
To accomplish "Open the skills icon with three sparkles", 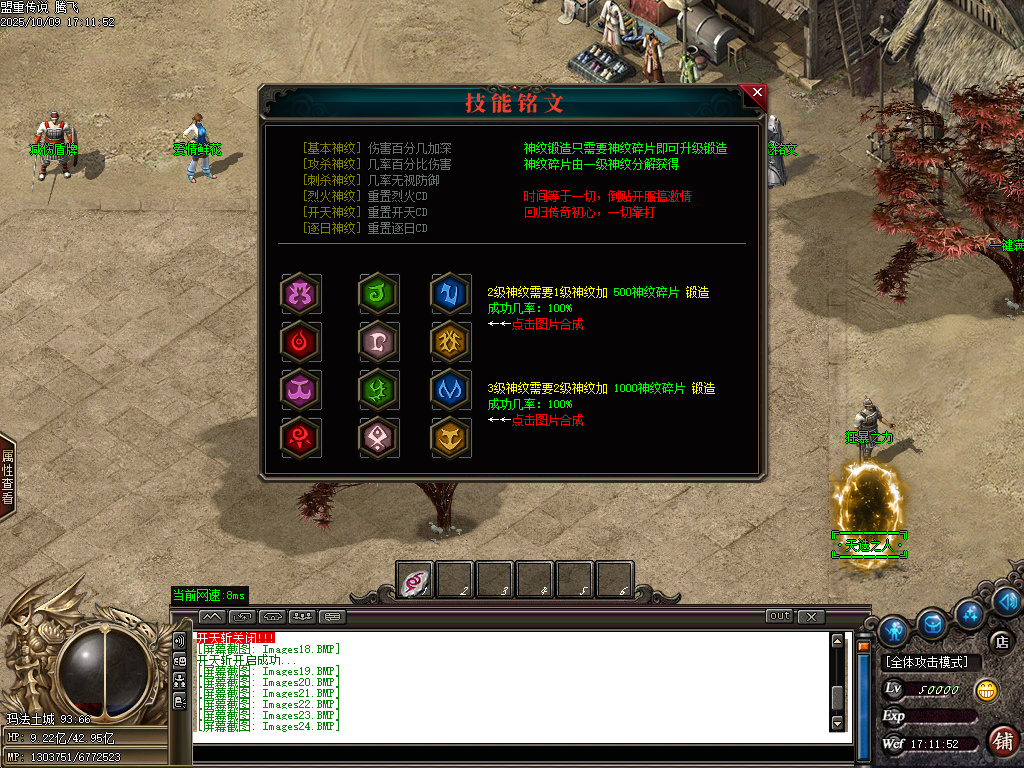I will pos(968,612).
